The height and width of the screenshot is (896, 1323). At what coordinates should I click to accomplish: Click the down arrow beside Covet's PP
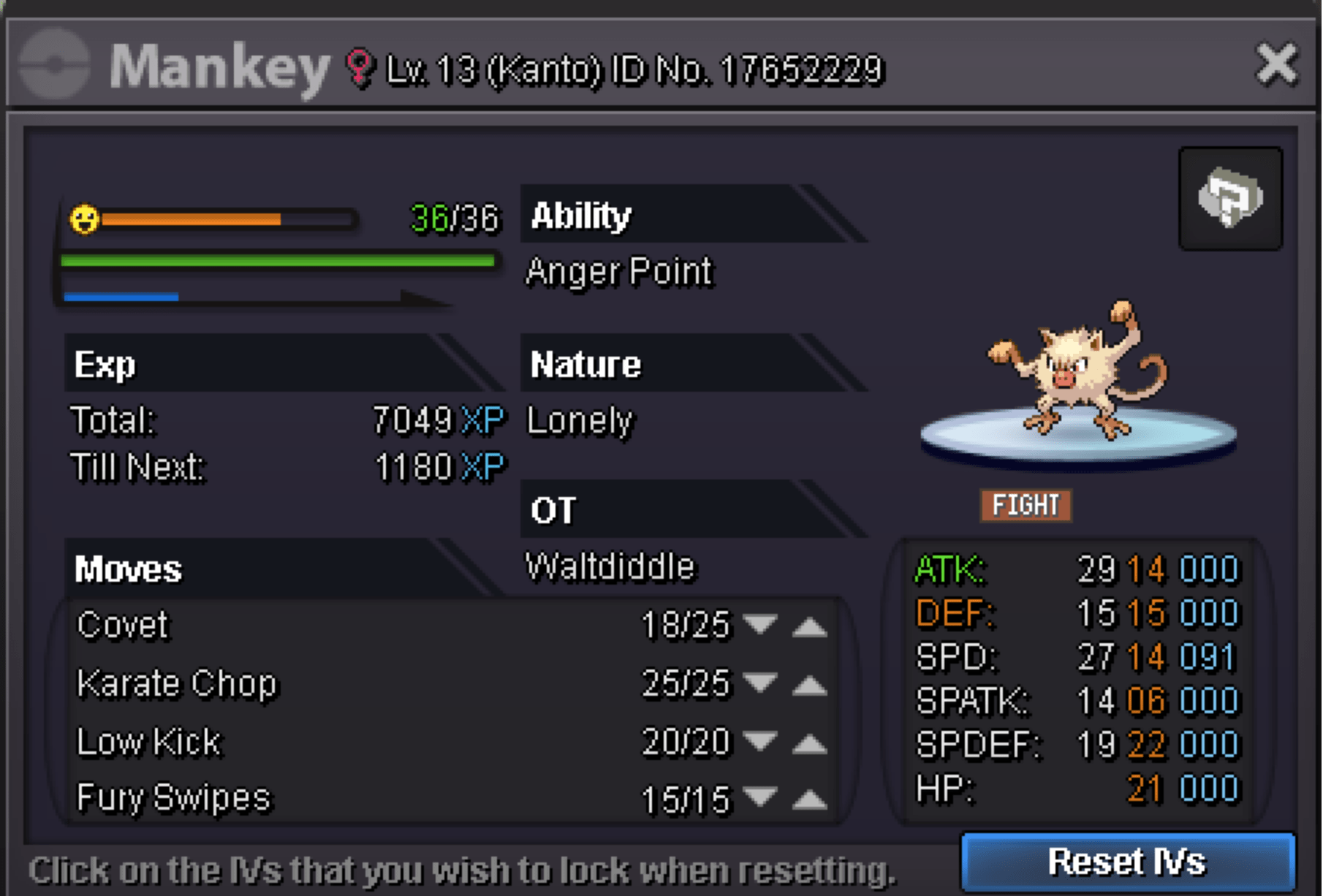pos(759,626)
